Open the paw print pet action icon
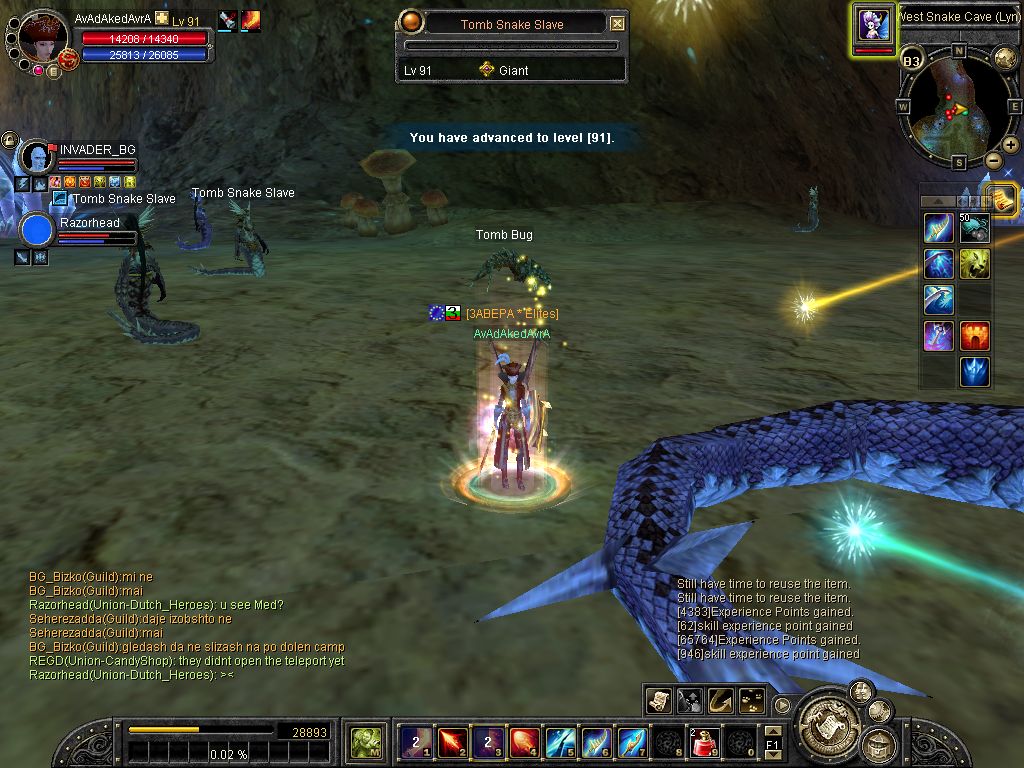The image size is (1024, 768). 750,701
